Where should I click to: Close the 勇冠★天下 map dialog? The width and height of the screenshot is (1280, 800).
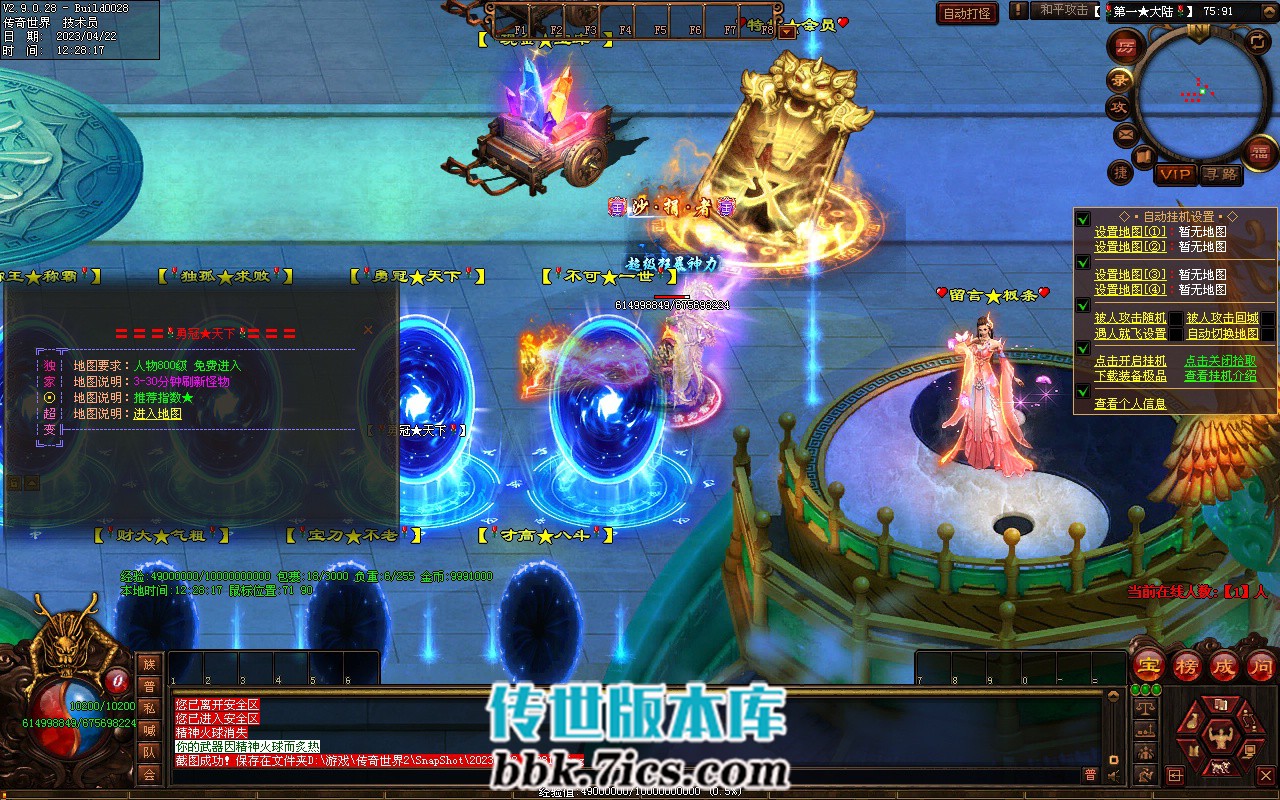coord(368,329)
